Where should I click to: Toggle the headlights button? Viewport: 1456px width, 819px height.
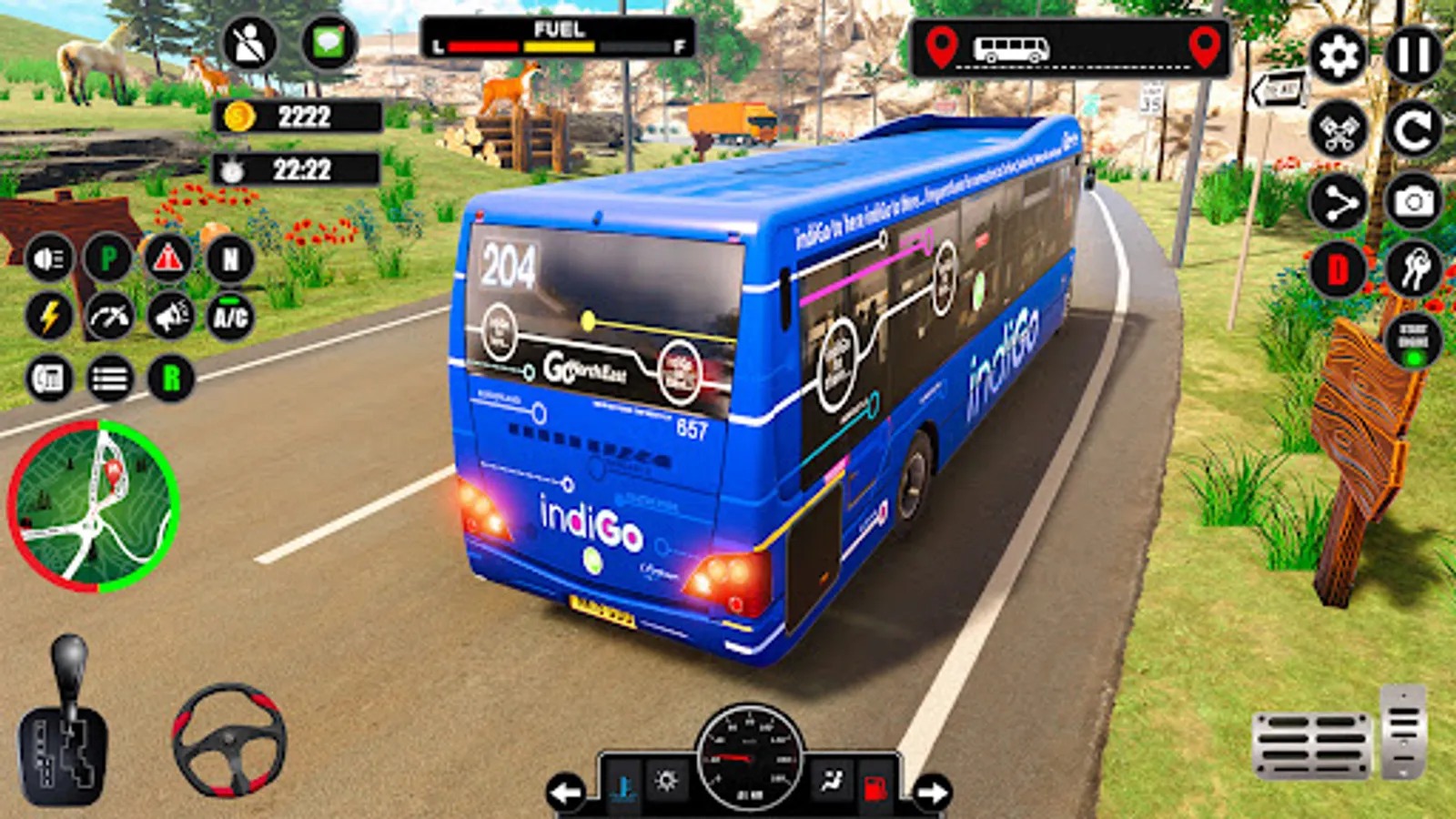(x=49, y=260)
